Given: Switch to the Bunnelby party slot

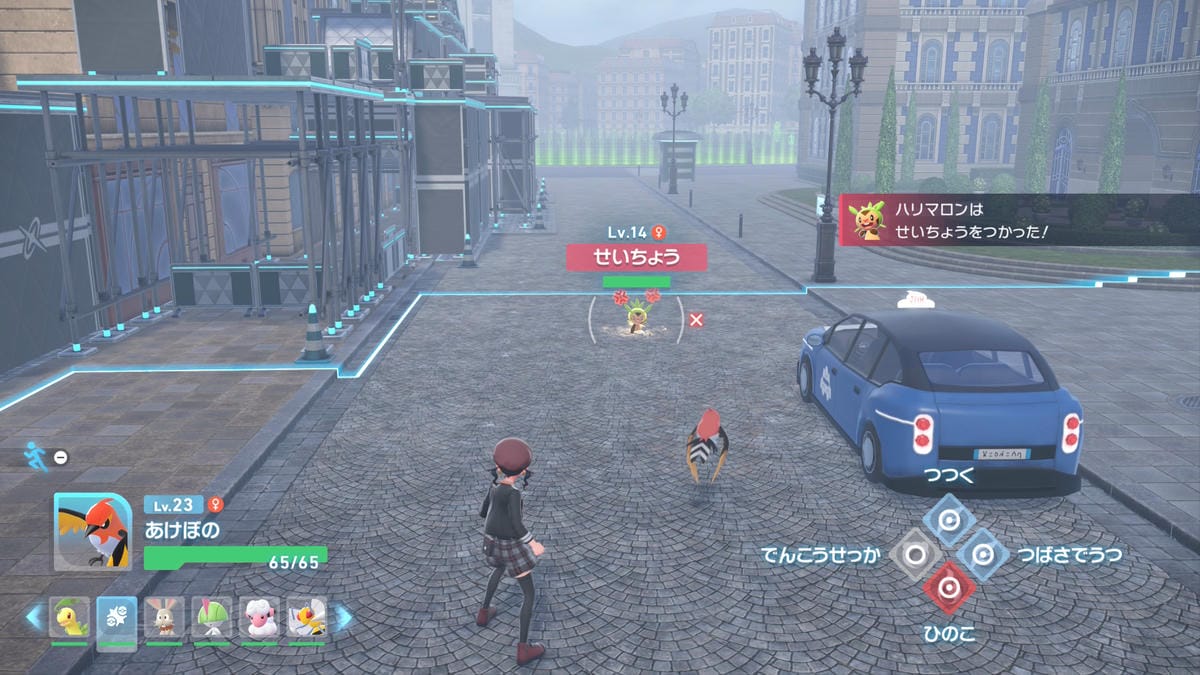Looking at the screenshot, I should pos(164,619).
